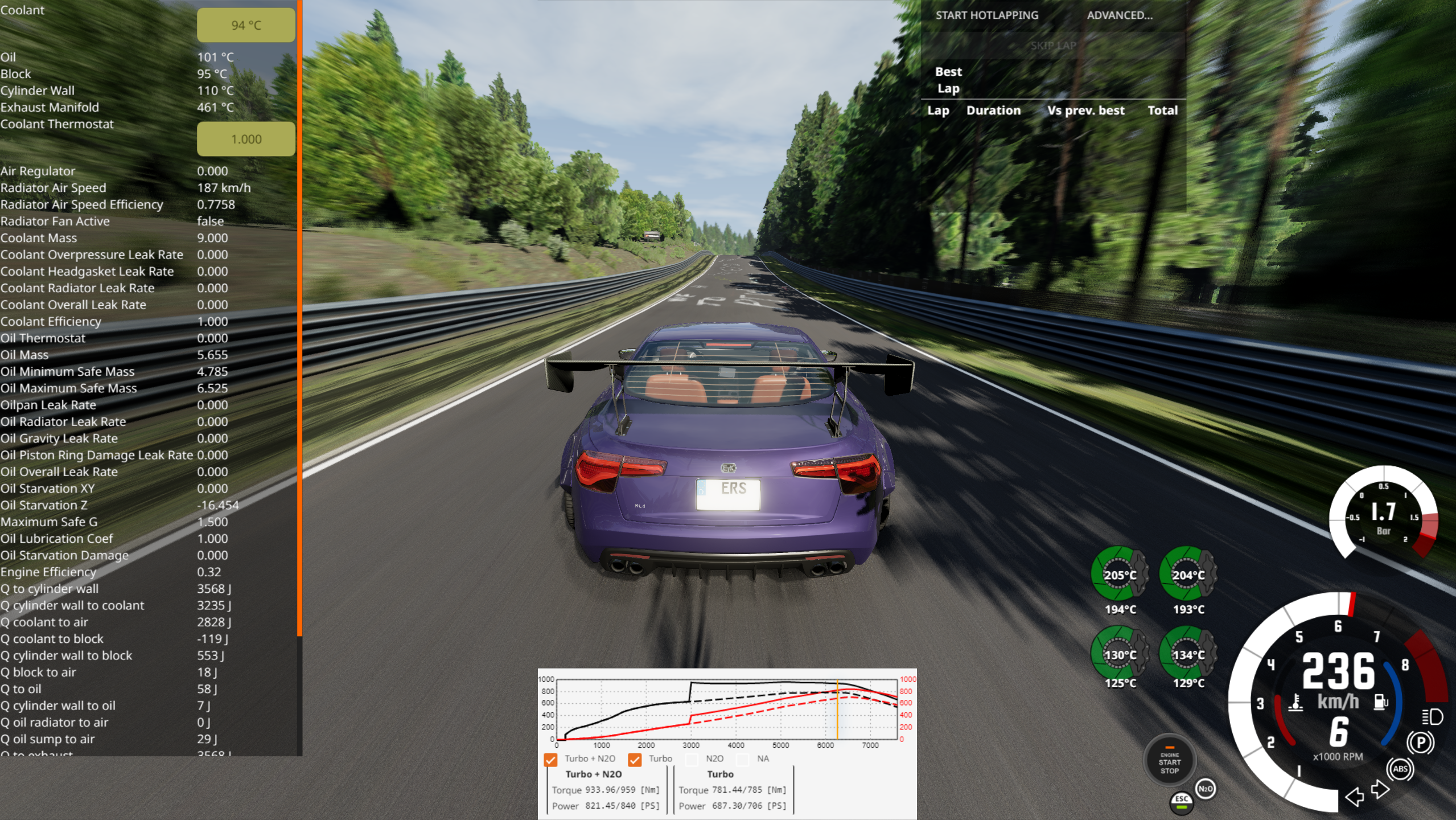This screenshot has height=820, width=1456.
Task: Enable the N2O curve checkbox
Action: tap(692, 759)
